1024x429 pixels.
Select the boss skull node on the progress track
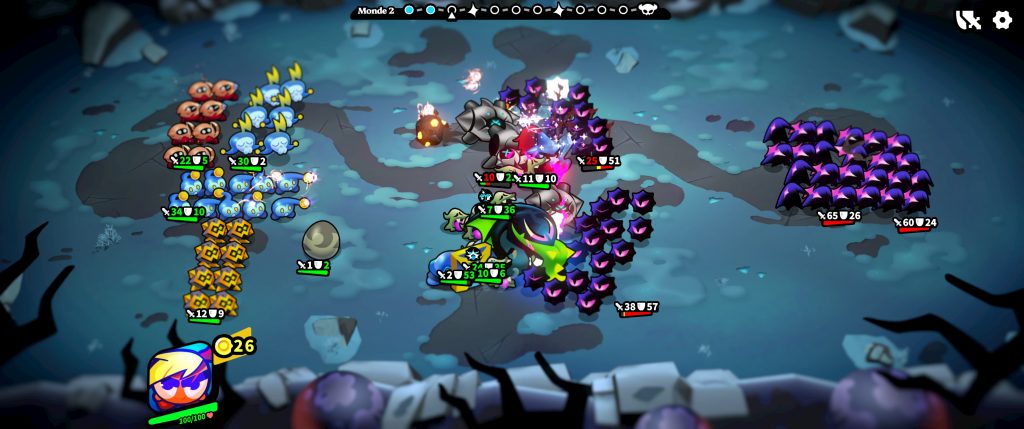[648, 11]
